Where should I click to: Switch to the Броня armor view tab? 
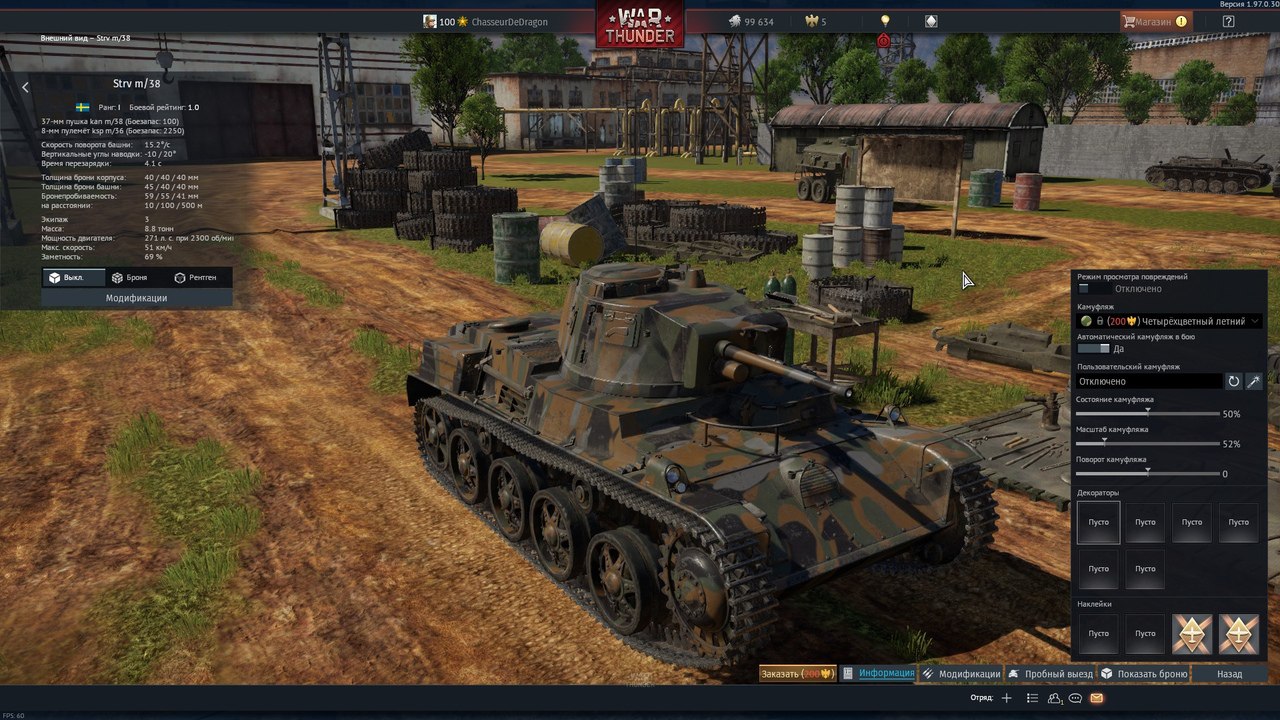coord(130,277)
